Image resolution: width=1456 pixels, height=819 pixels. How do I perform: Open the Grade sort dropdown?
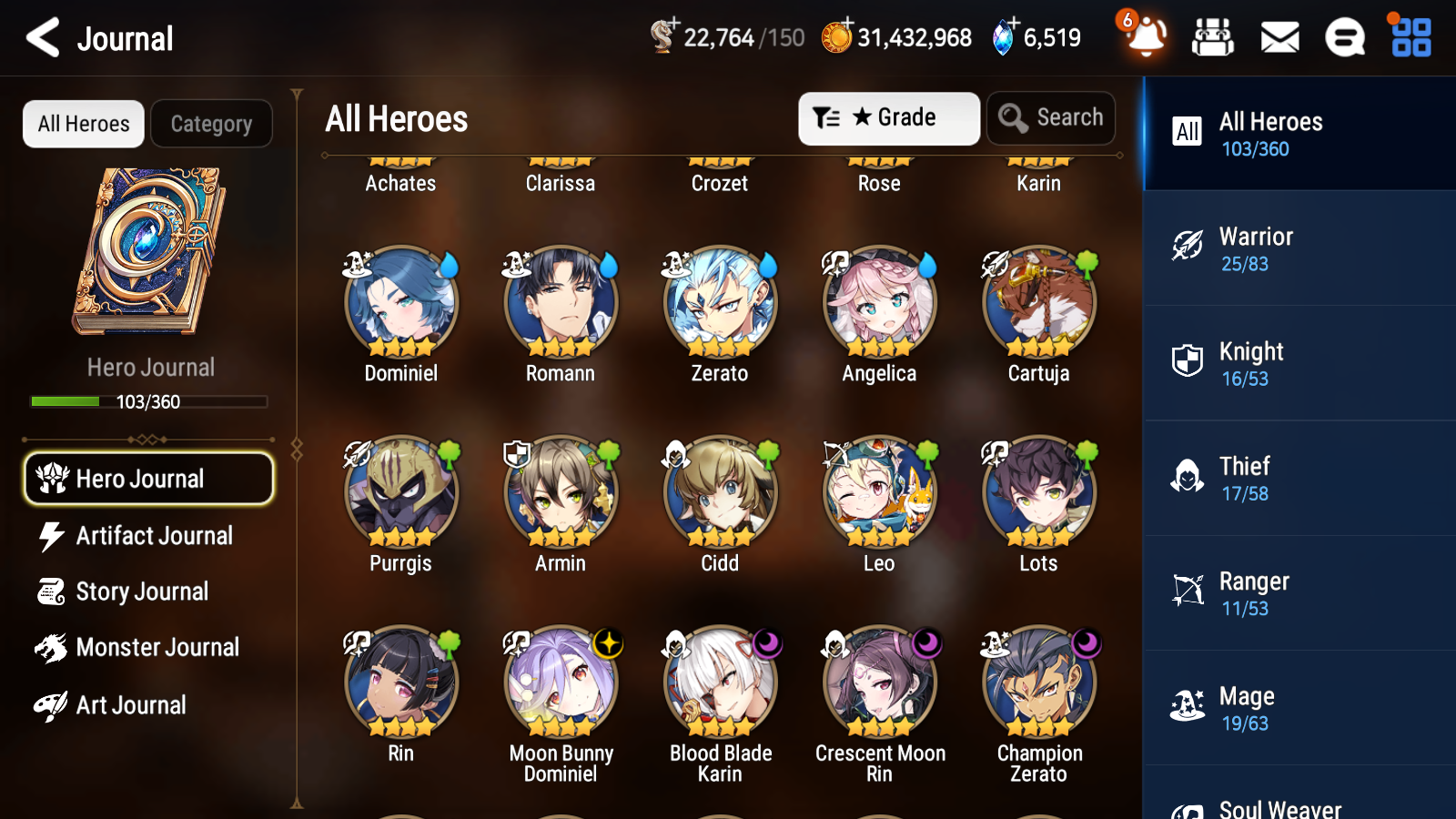click(888, 117)
